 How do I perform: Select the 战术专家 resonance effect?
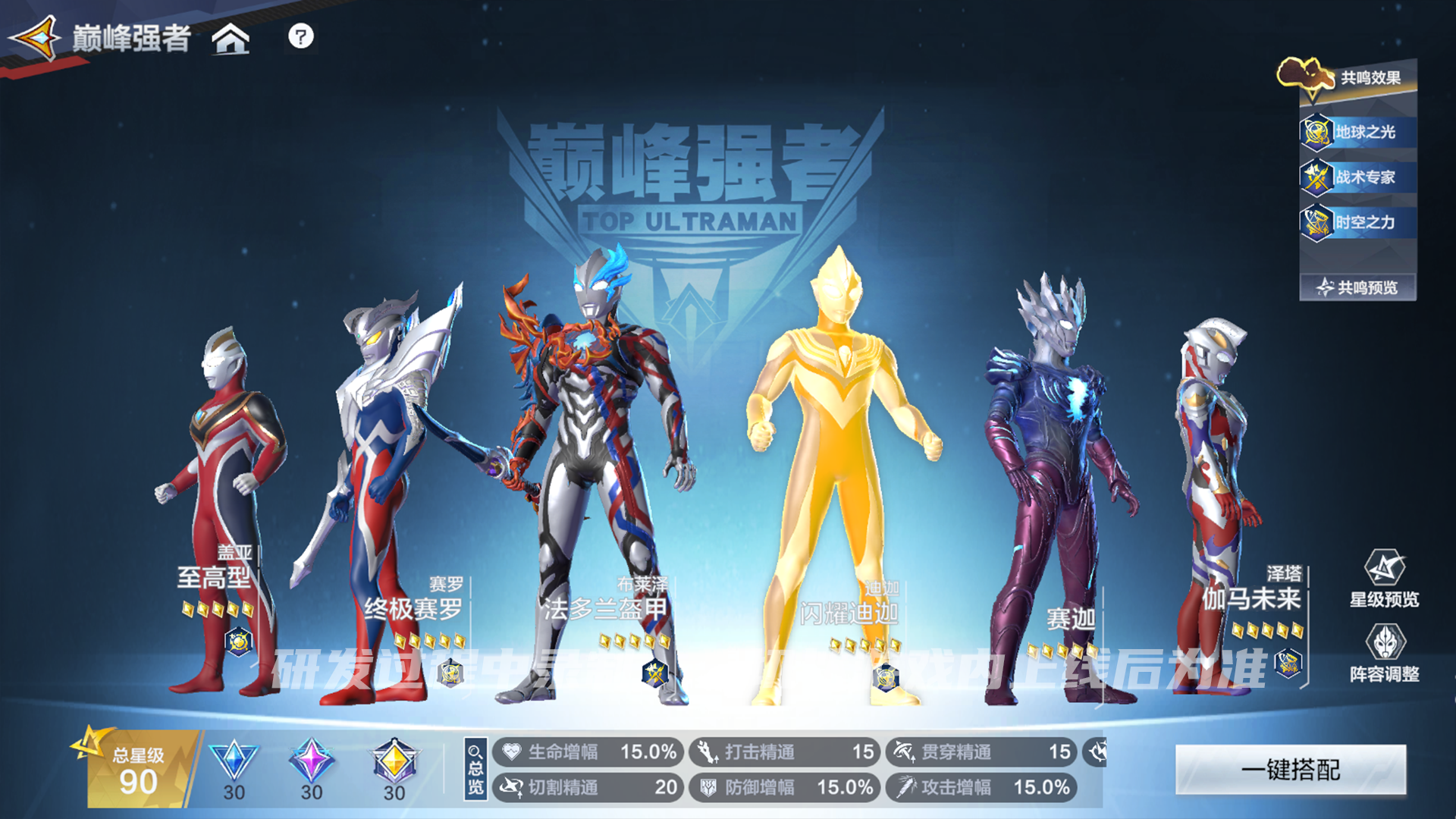(1357, 177)
